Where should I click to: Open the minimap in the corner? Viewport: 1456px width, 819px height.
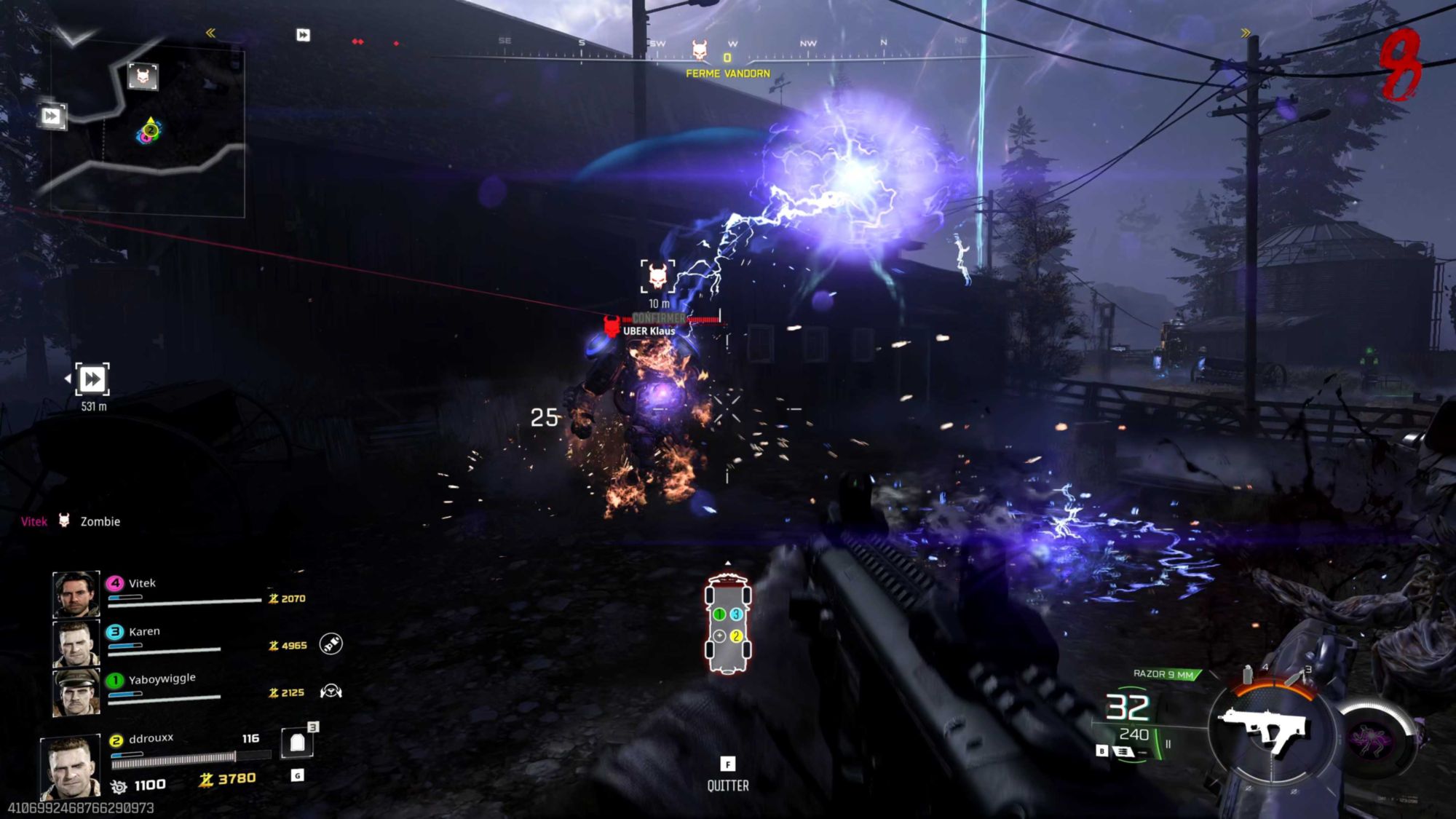click(147, 131)
